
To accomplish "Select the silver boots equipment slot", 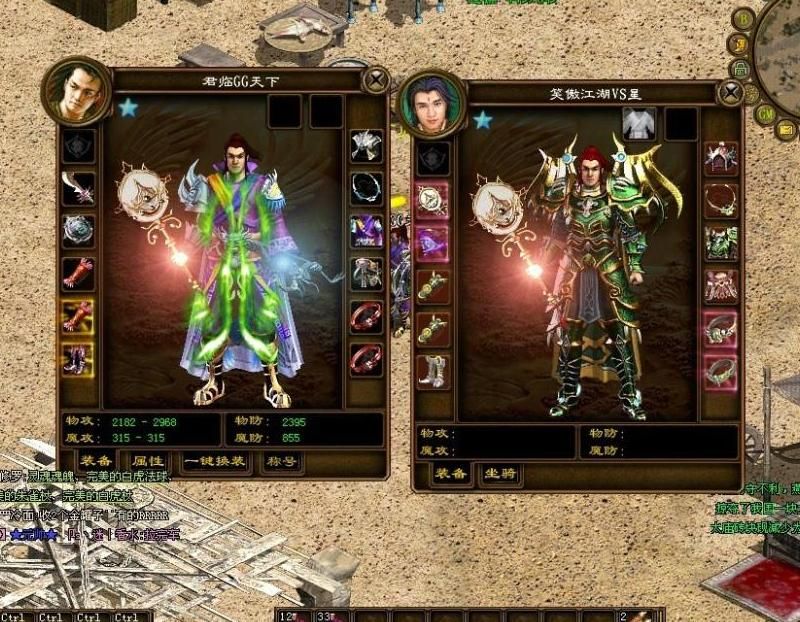I will pyautogui.click(x=433, y=371).
